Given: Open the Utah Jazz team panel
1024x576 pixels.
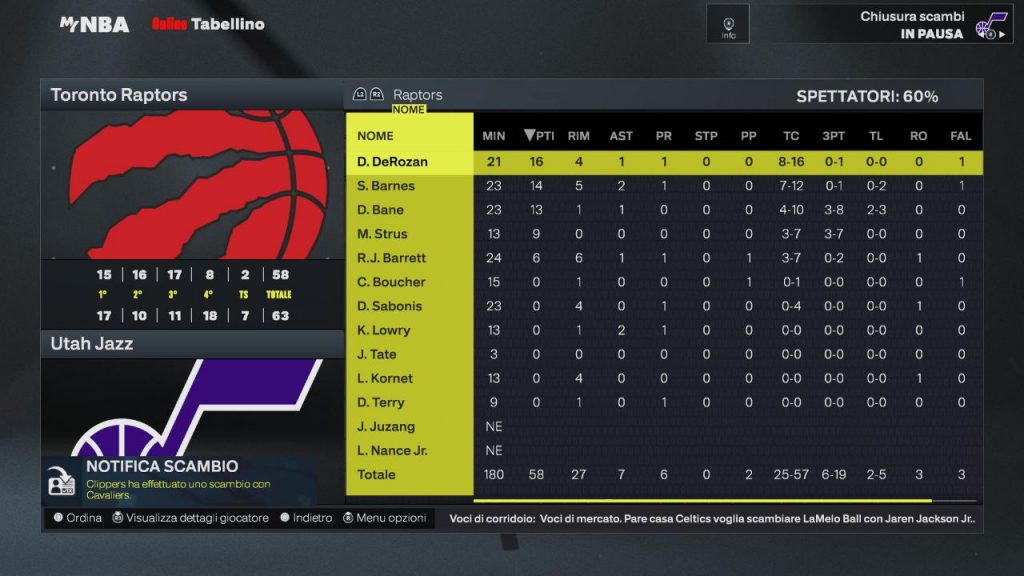Looking at the screenshot, I should pos(192,344).
